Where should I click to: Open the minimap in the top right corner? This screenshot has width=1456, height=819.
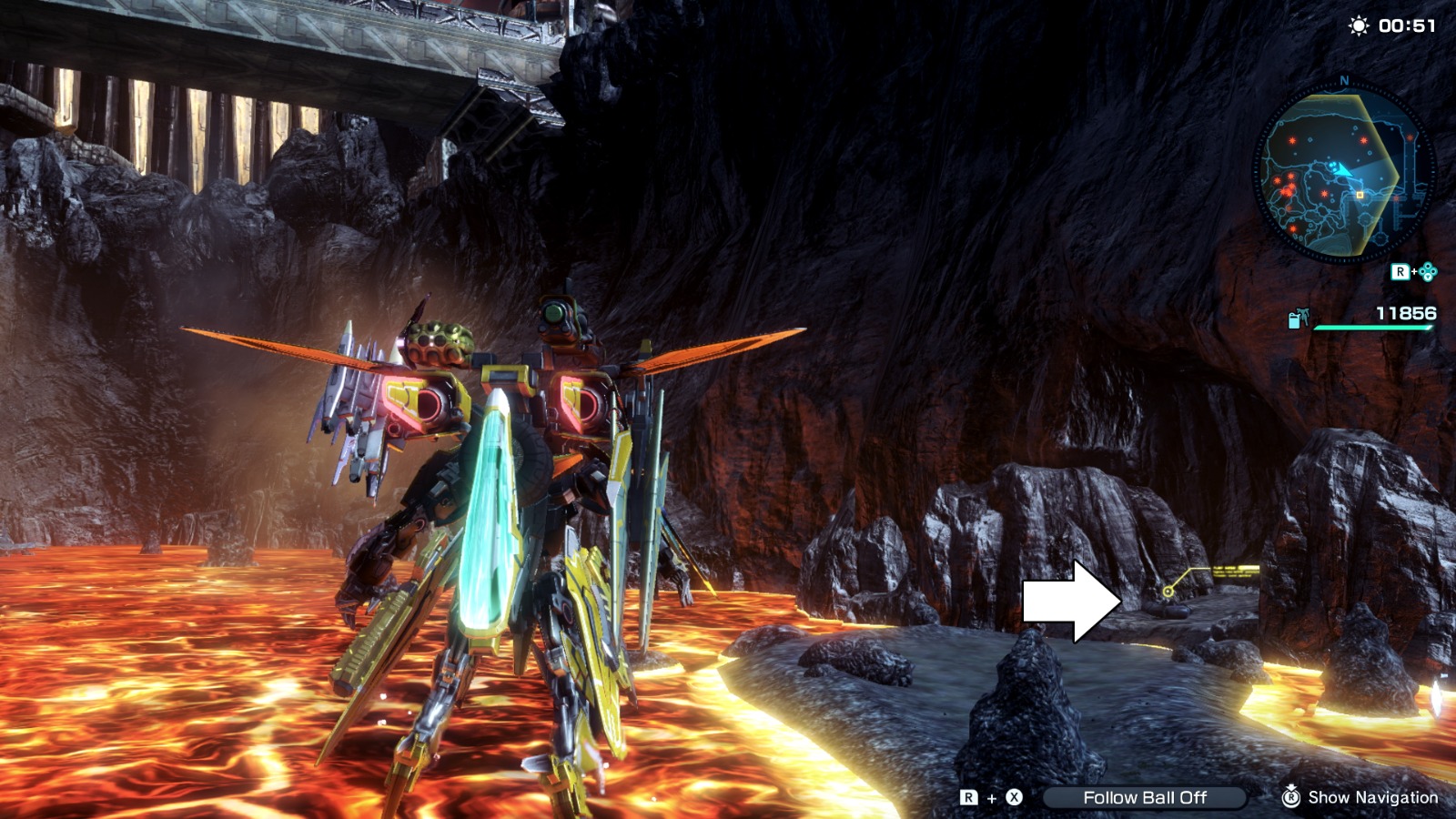point(1347,168)
